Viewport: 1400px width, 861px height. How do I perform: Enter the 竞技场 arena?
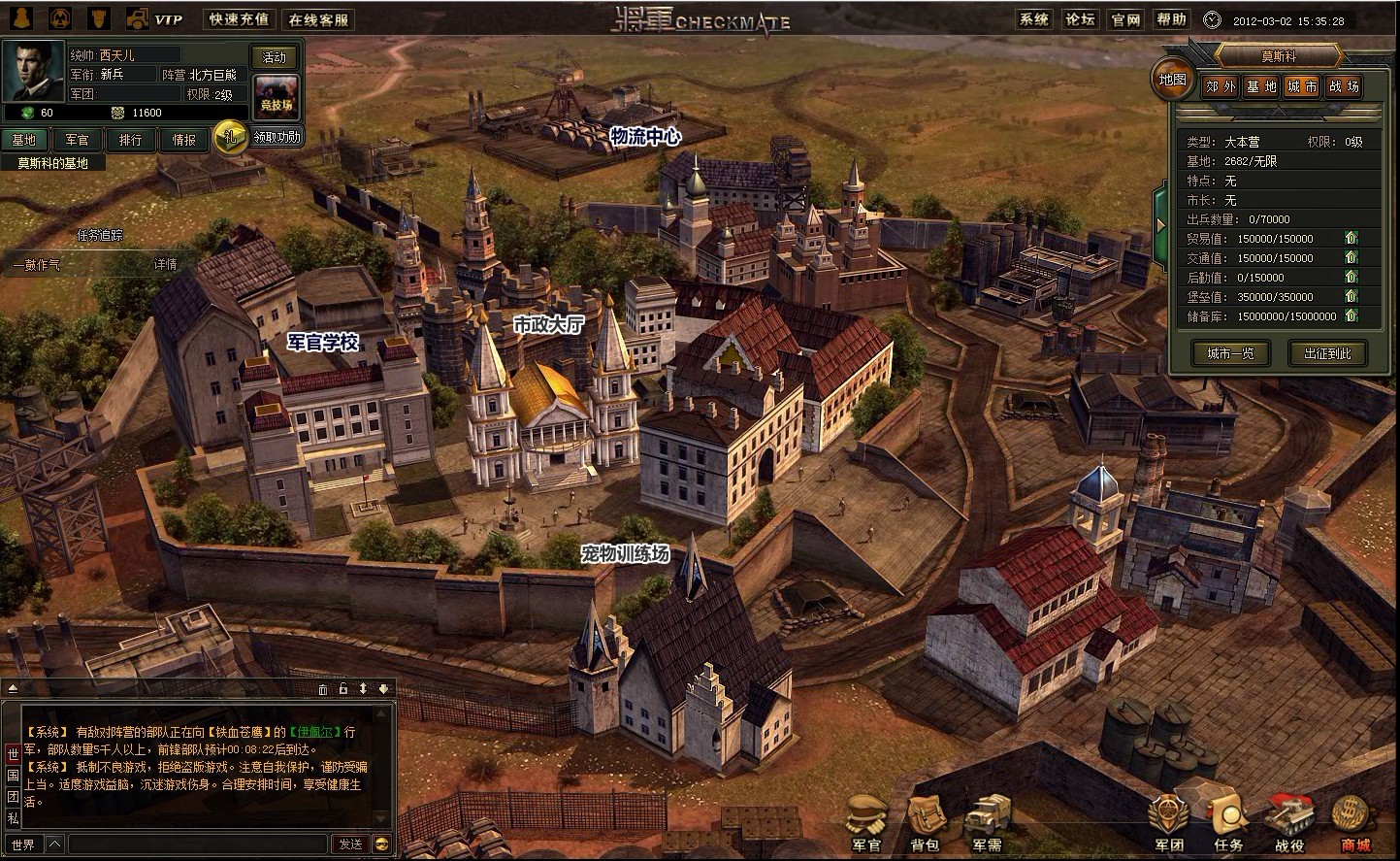click(x=276, y=97)
